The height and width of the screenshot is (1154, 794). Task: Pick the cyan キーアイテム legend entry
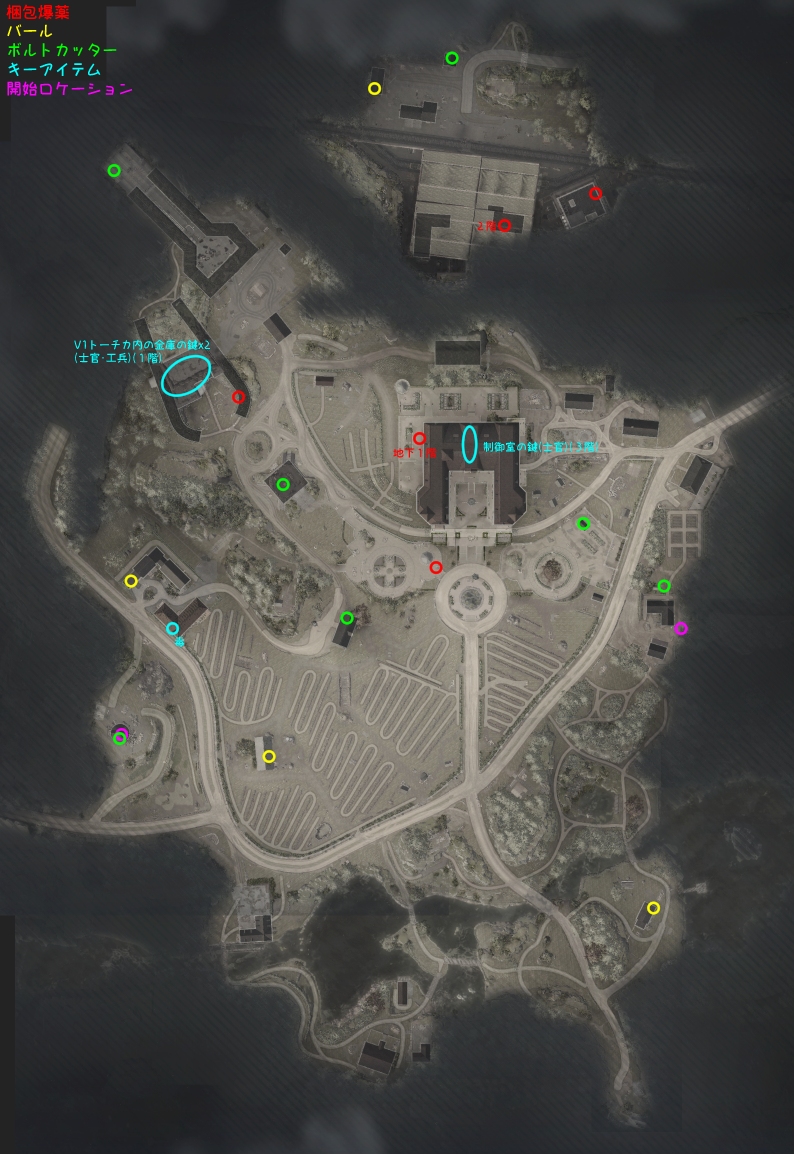pyautogui.click(x=54, y=70)
